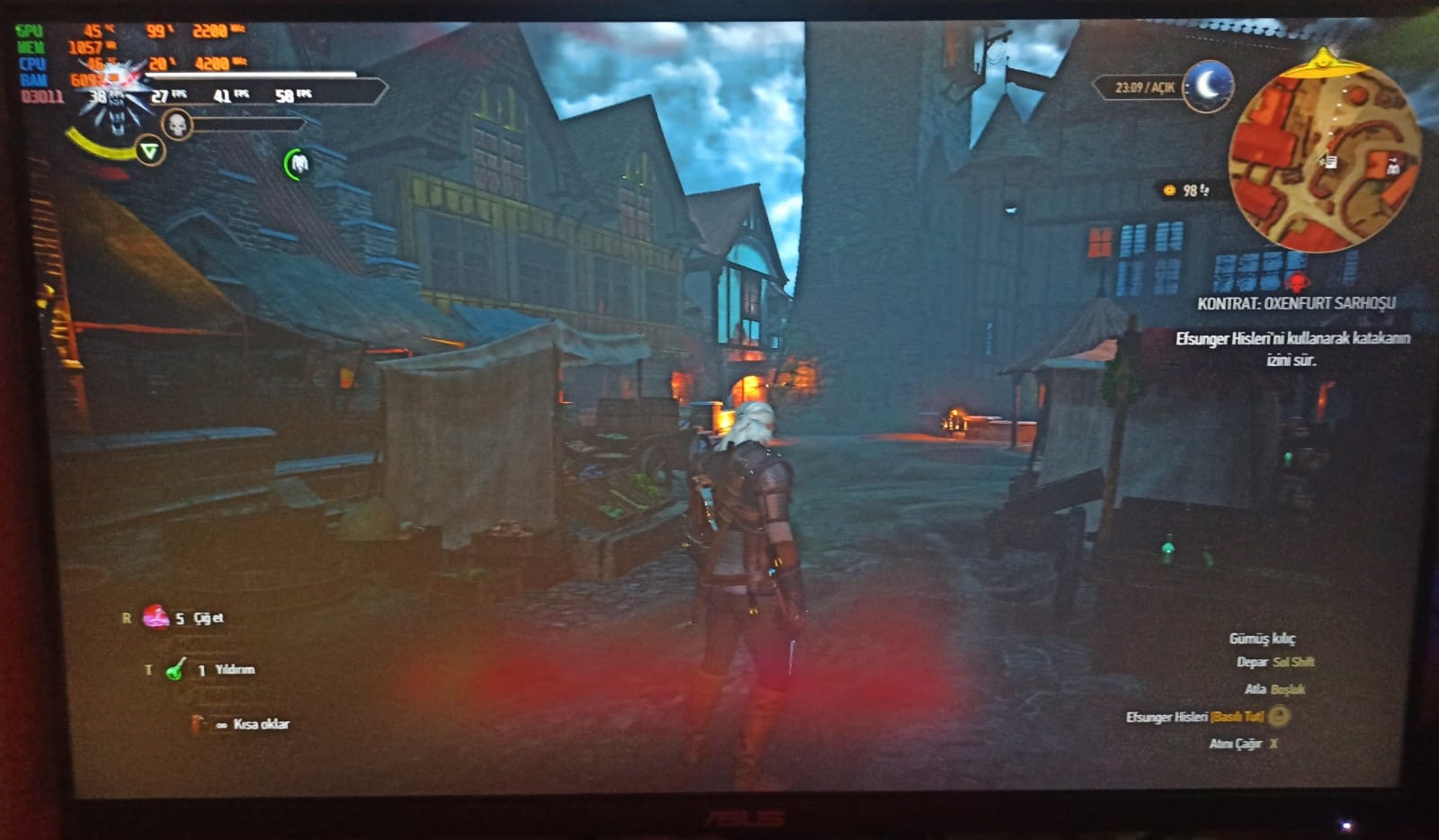Image resolution: width=1439 pixels, height=840 pixels.
Task: Click the Yıldırım potion bottle icon
Action: pos(173,669)
